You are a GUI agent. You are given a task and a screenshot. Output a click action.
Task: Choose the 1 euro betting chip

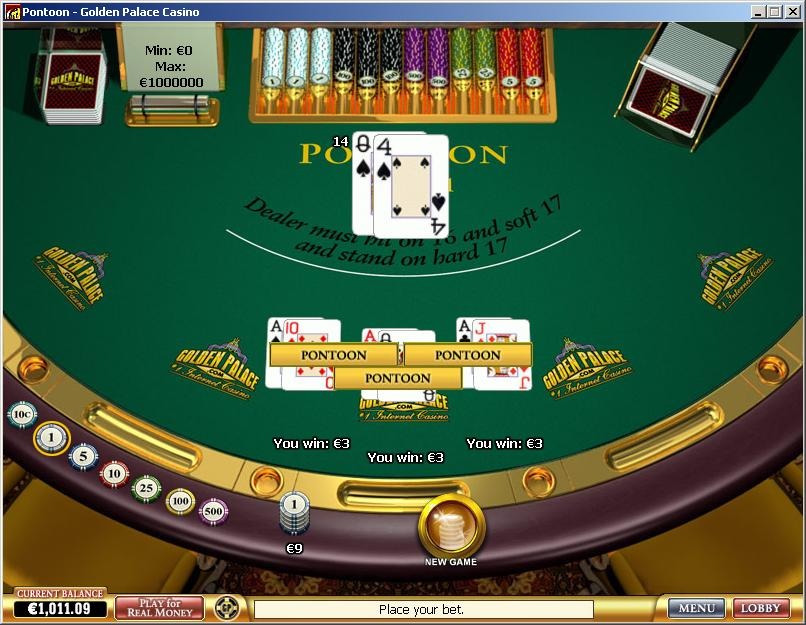[x=51, y=437]
